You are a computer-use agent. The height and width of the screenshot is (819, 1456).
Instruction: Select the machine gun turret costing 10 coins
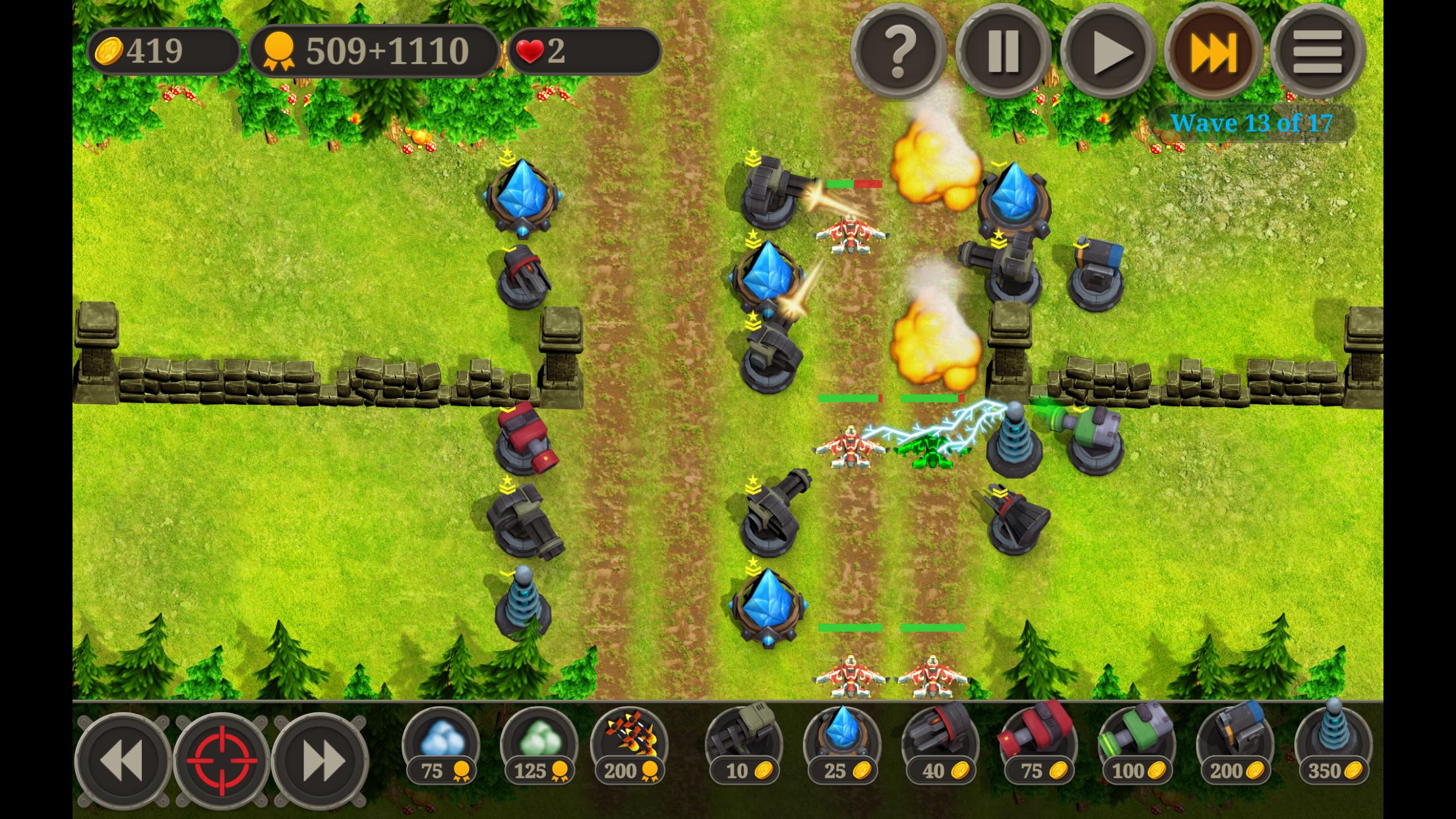click(744, 744)
